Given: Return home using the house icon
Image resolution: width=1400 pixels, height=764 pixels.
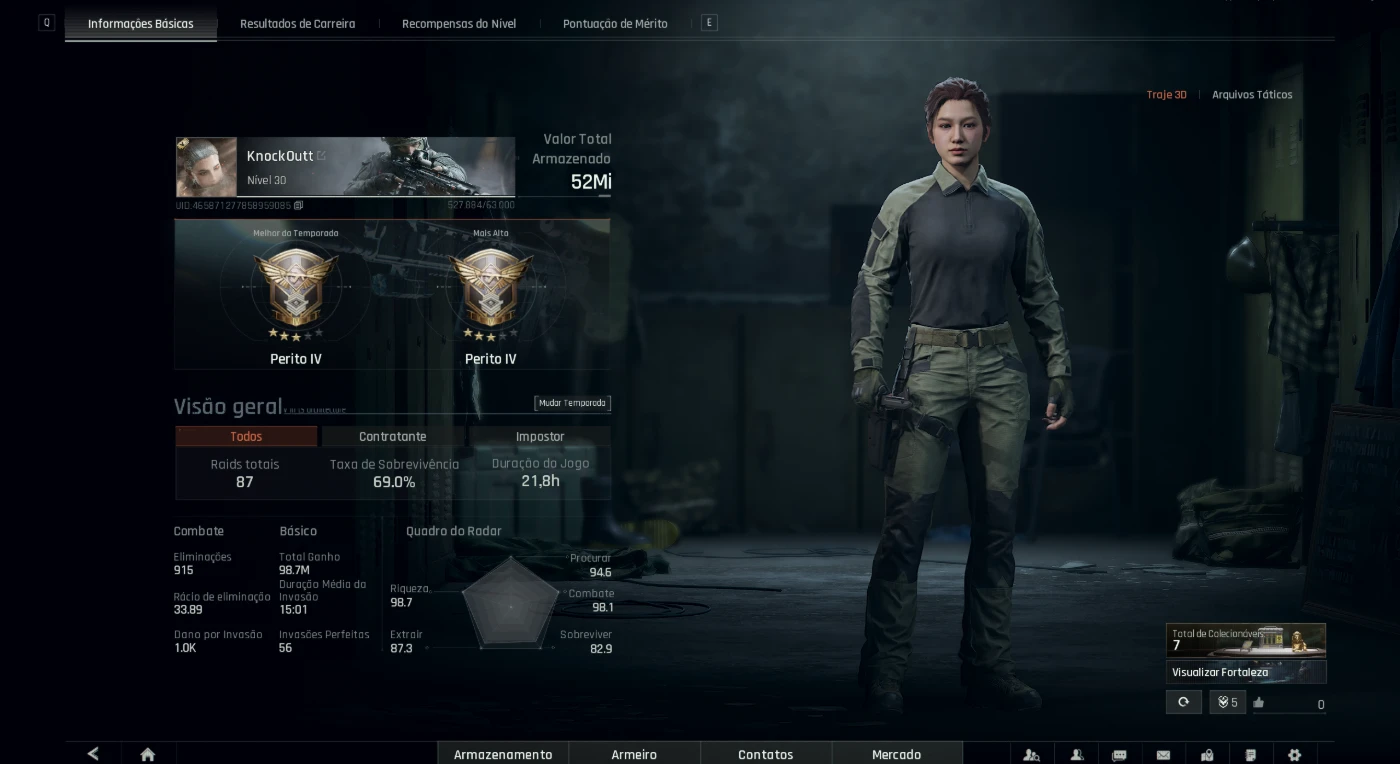Looking at the screenshot, I should coord(148,754).
